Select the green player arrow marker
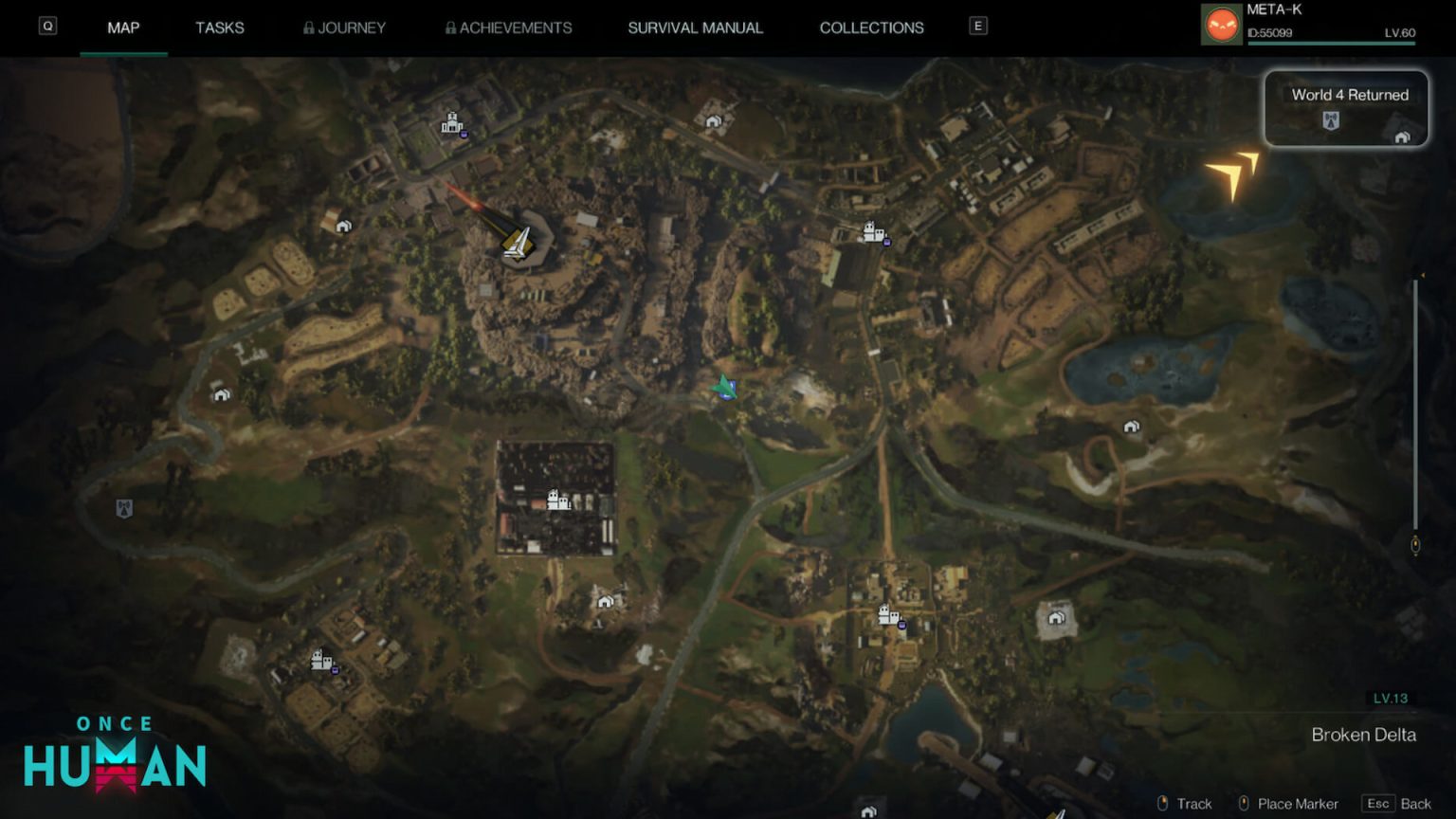The width and height of the screenshot is (1456, 819). pos(724,387)
